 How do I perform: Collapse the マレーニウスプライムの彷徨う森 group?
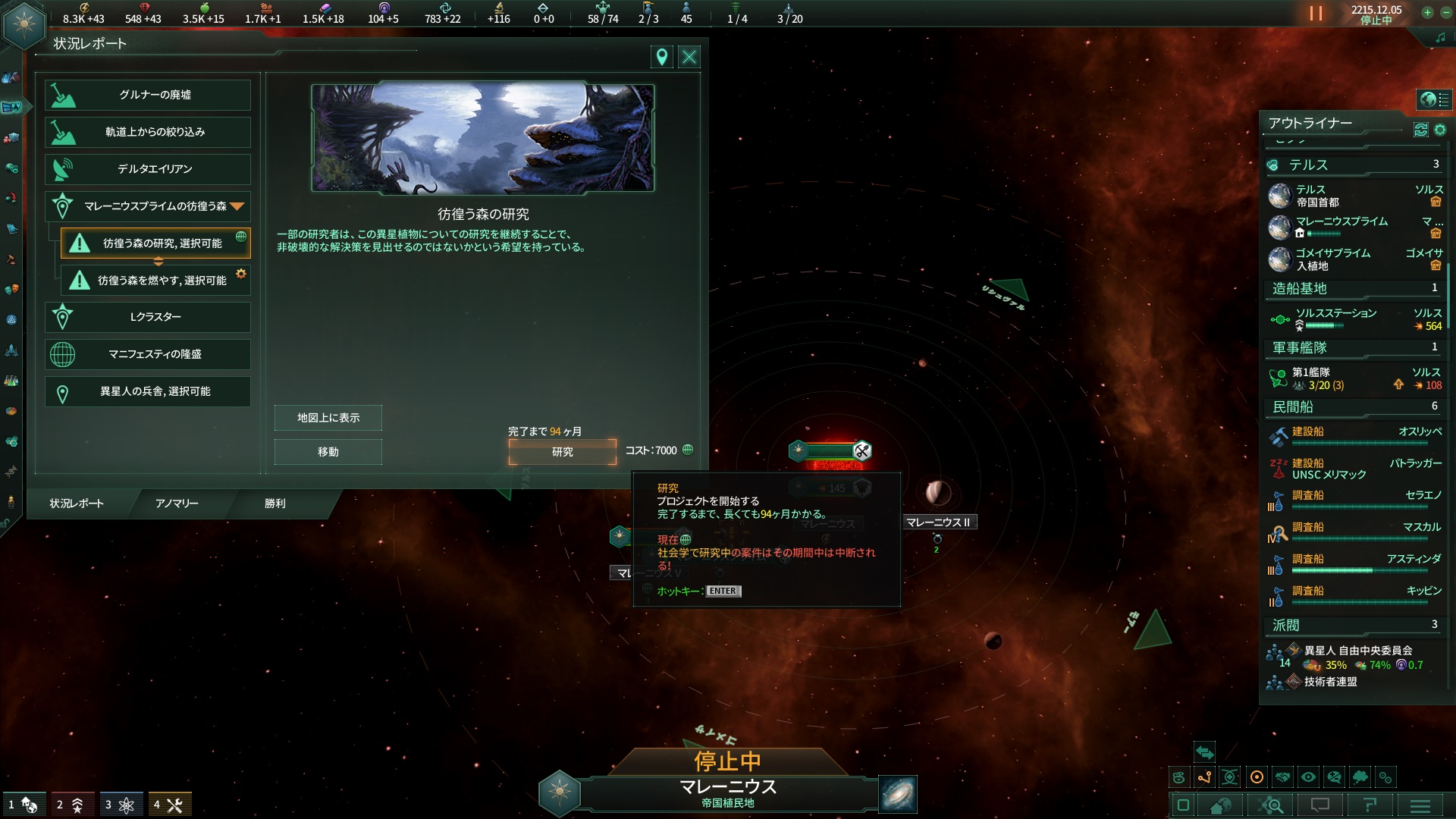click(237, 206)
